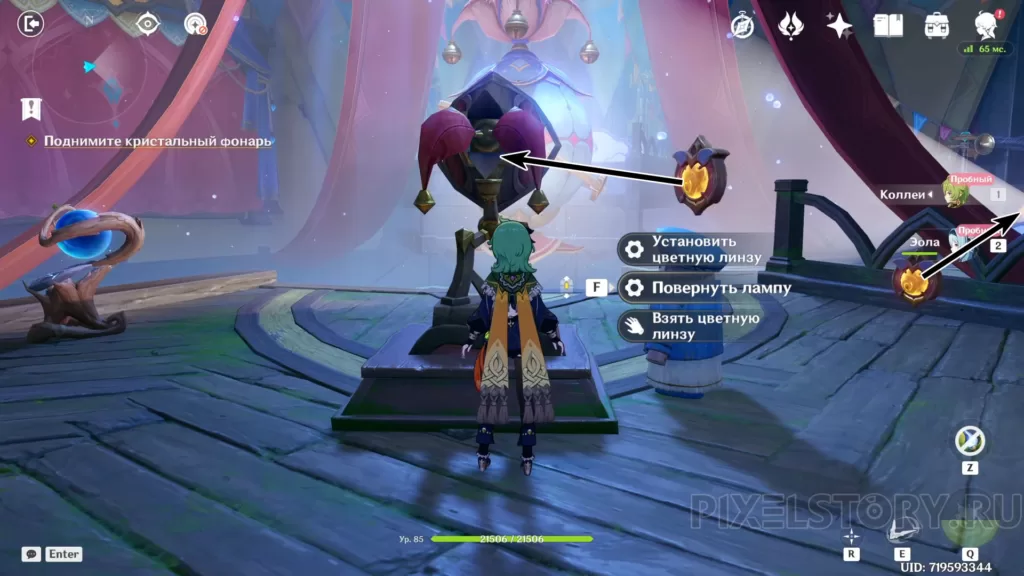Open the Wish menu star icon
The height and width of the screenshot is (576, 1024).
coord(839,25)
